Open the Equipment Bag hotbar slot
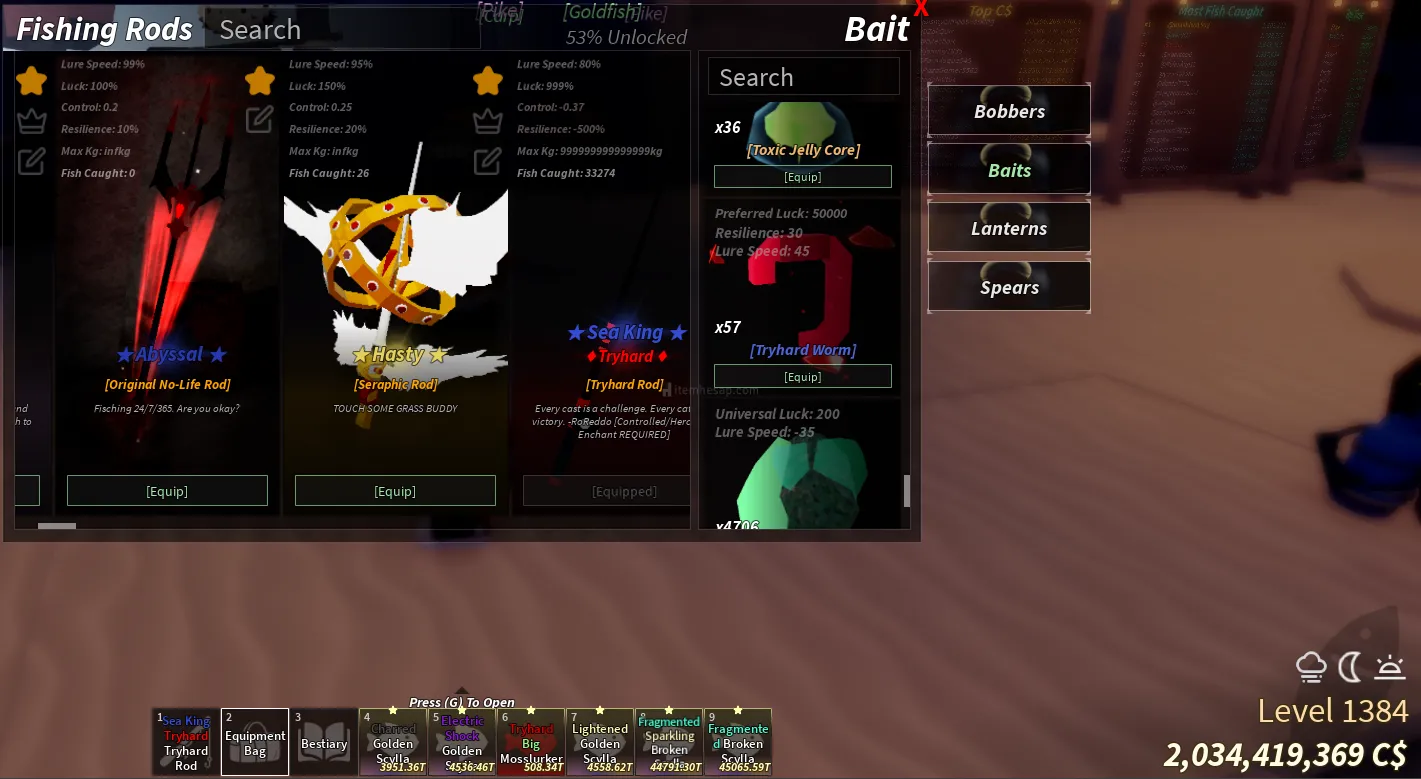Screen dimensions: 1421x779 (x=255, y=742)
